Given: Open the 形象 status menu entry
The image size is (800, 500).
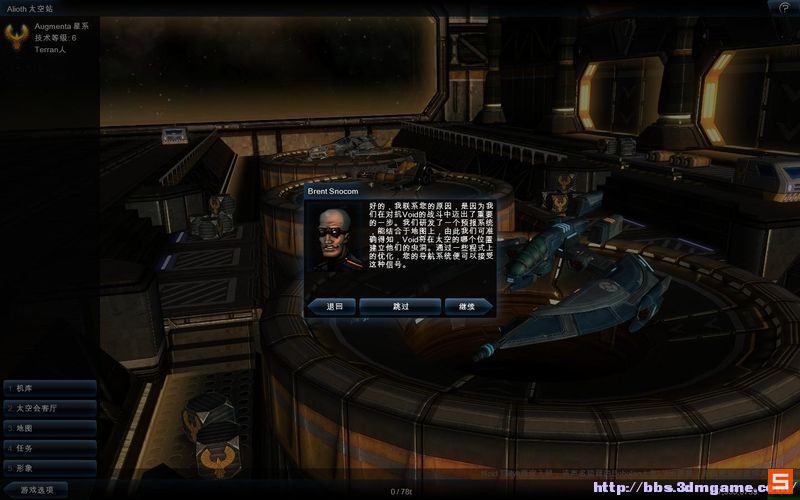Looking at the screenshot, I should click(48, 468).
